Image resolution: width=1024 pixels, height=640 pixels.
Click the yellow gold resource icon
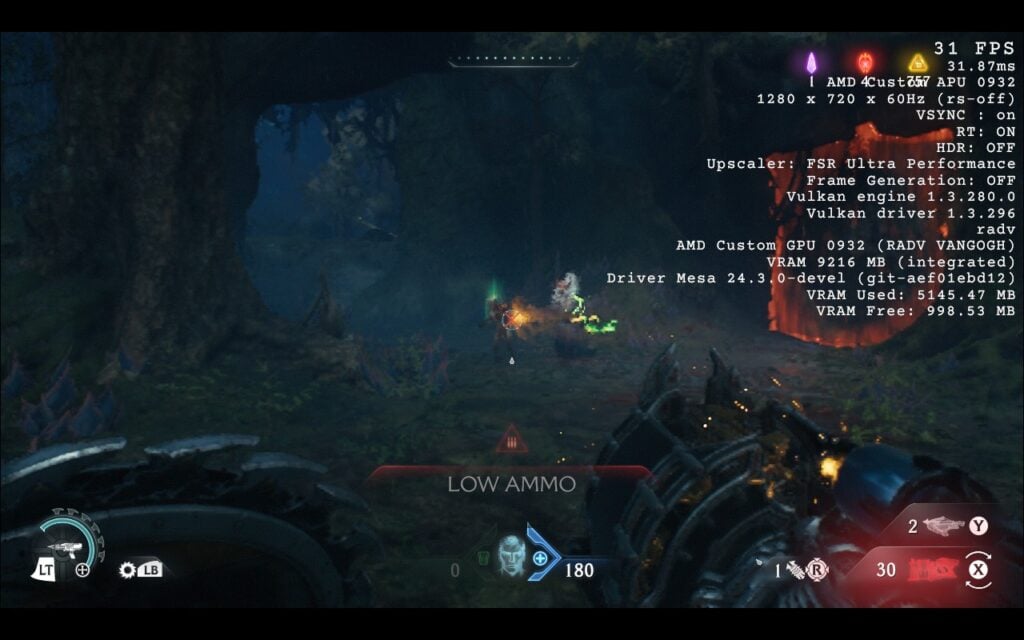918,63
